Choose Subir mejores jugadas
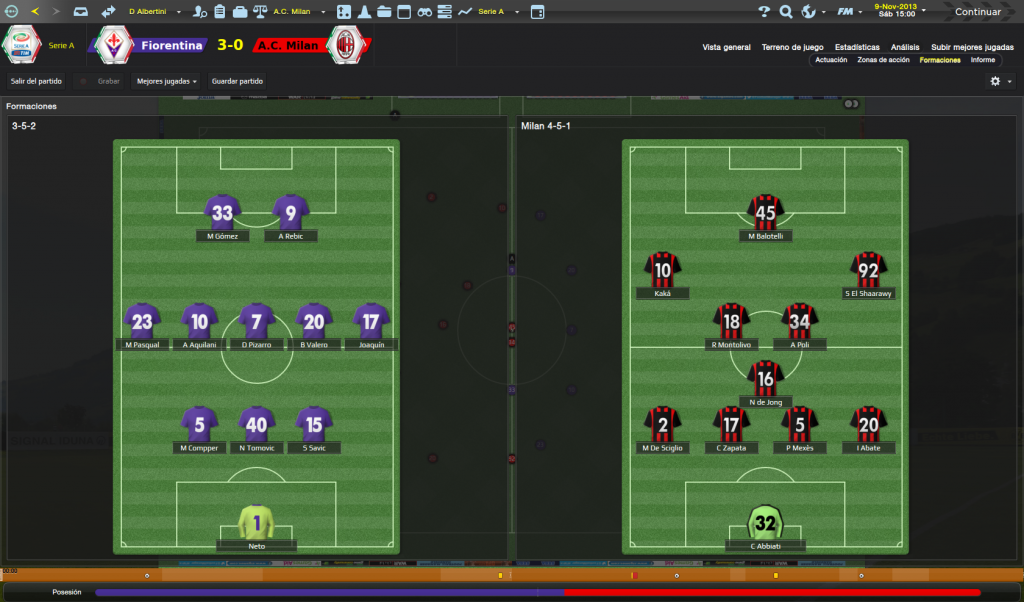1024x602 pixels. pyautogui.click(x=972, y=47)
